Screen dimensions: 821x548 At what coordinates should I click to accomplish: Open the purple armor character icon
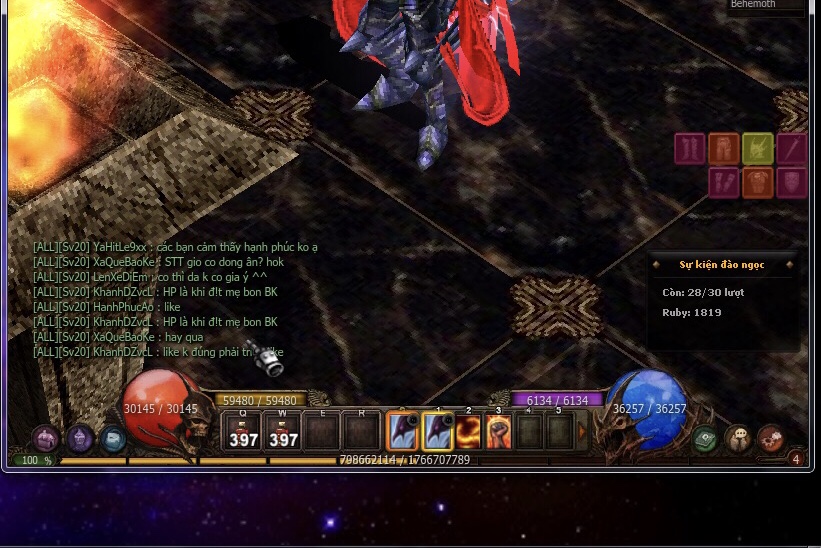[80, 438]
